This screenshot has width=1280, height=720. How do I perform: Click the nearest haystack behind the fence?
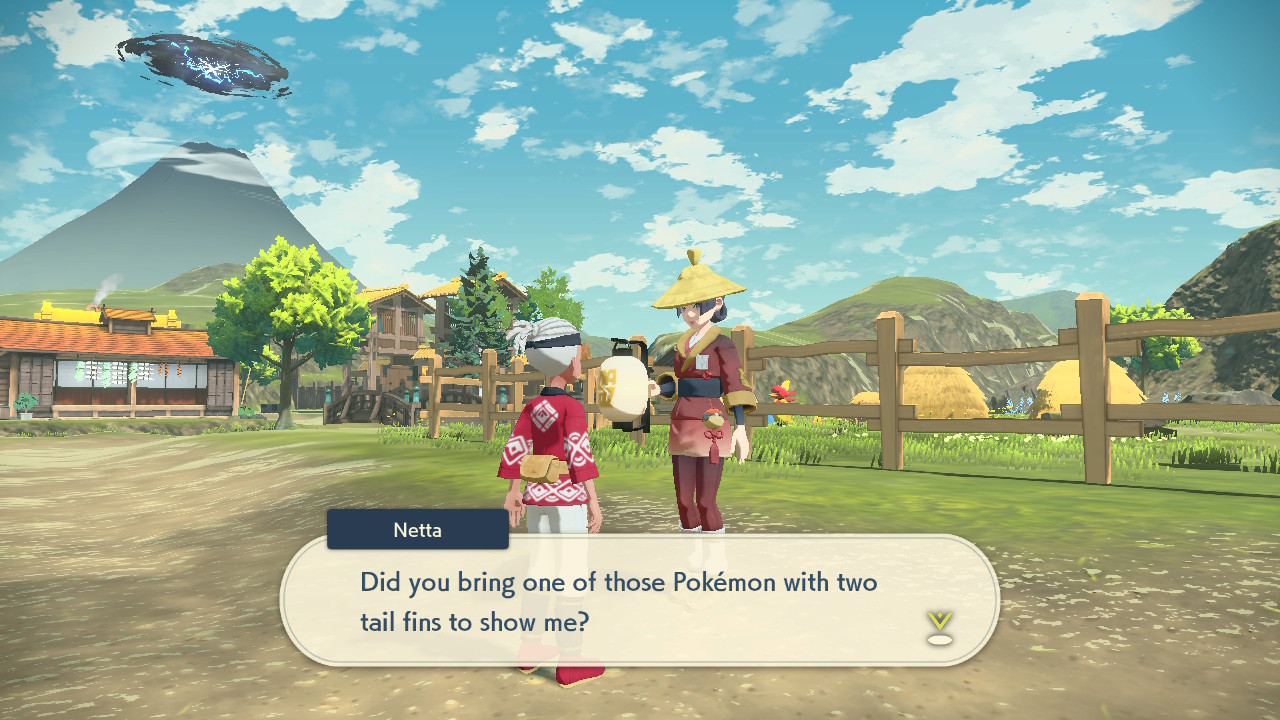point(940,390)
